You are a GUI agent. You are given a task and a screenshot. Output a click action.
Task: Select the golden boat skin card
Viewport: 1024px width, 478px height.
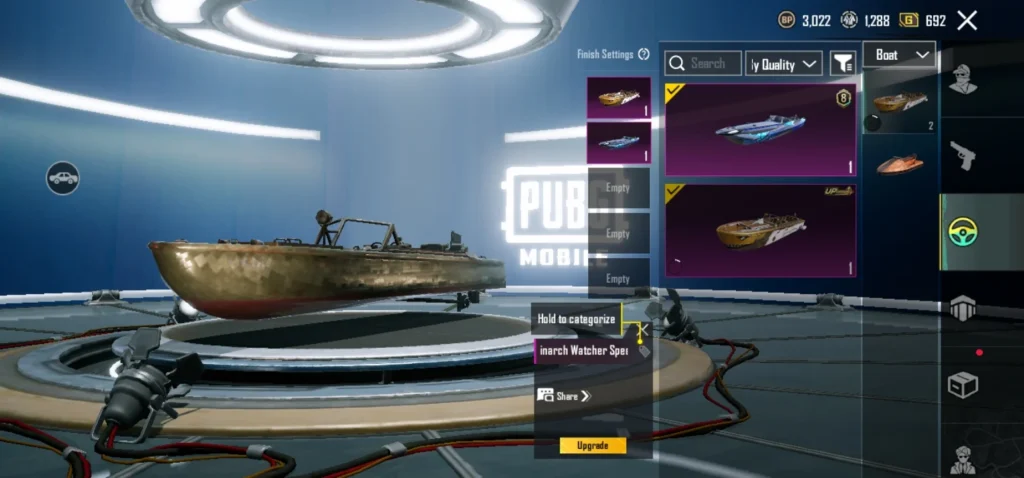[x=760, y=230]
